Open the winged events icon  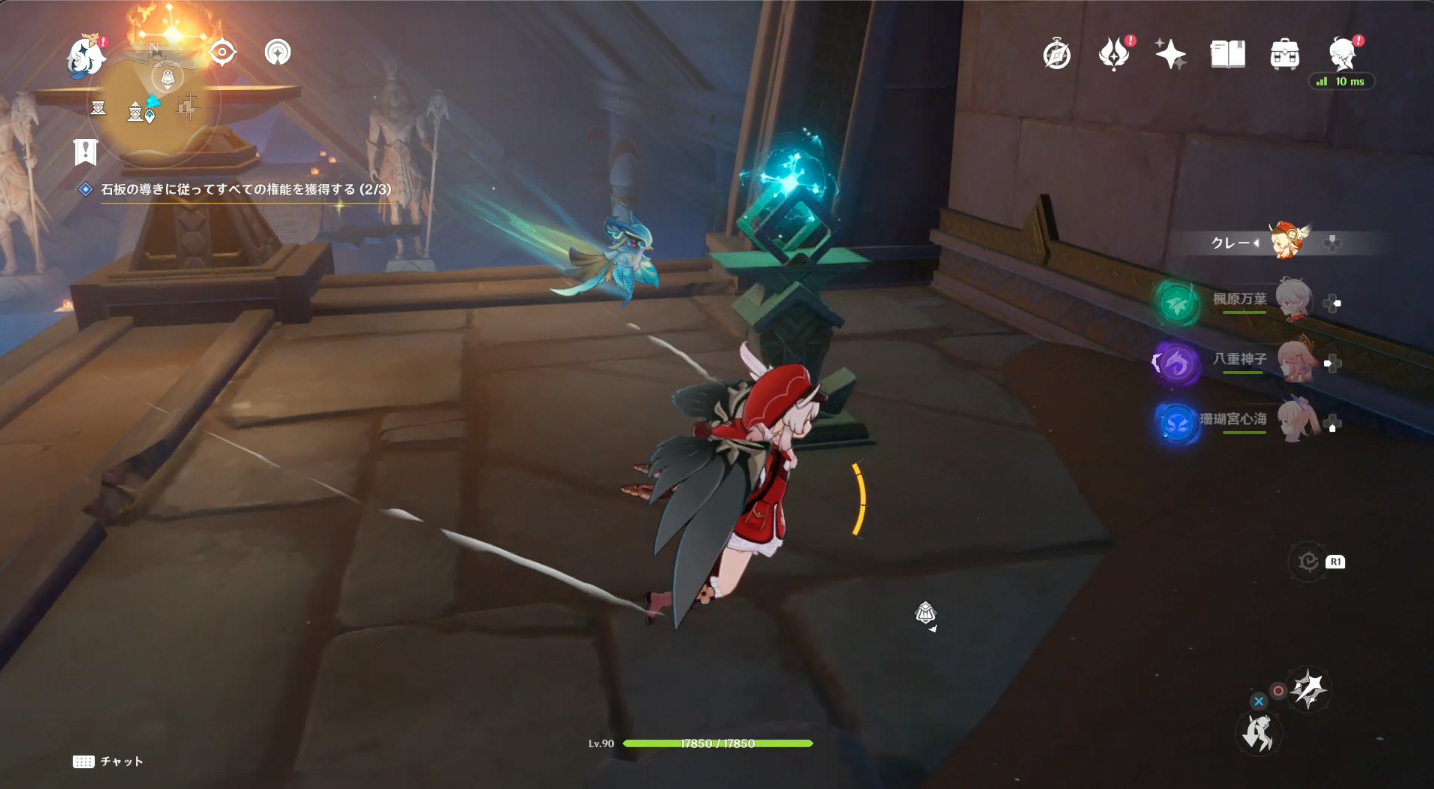point(1114,54)
